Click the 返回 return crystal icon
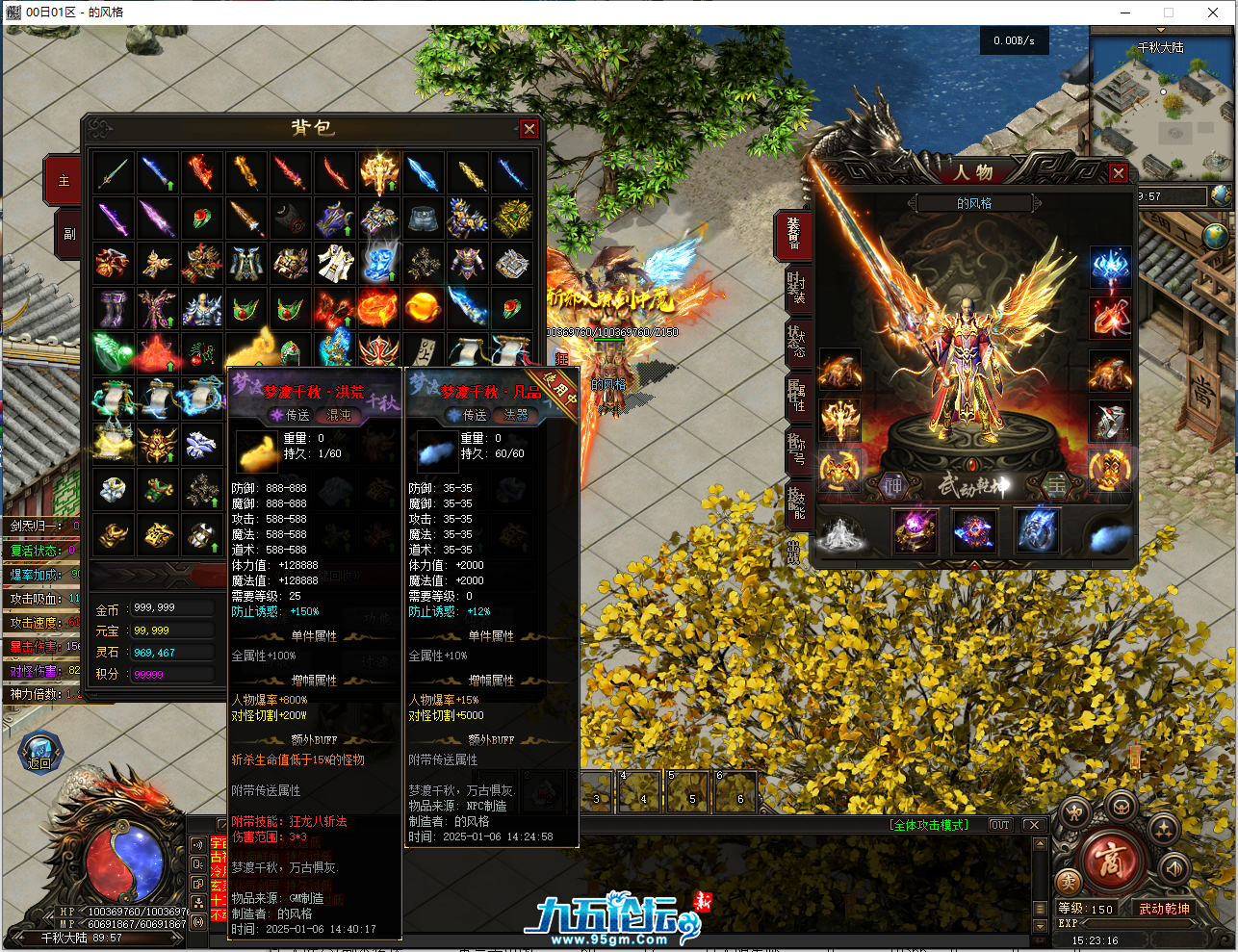 pyautogui.click(x=39, y=752)
